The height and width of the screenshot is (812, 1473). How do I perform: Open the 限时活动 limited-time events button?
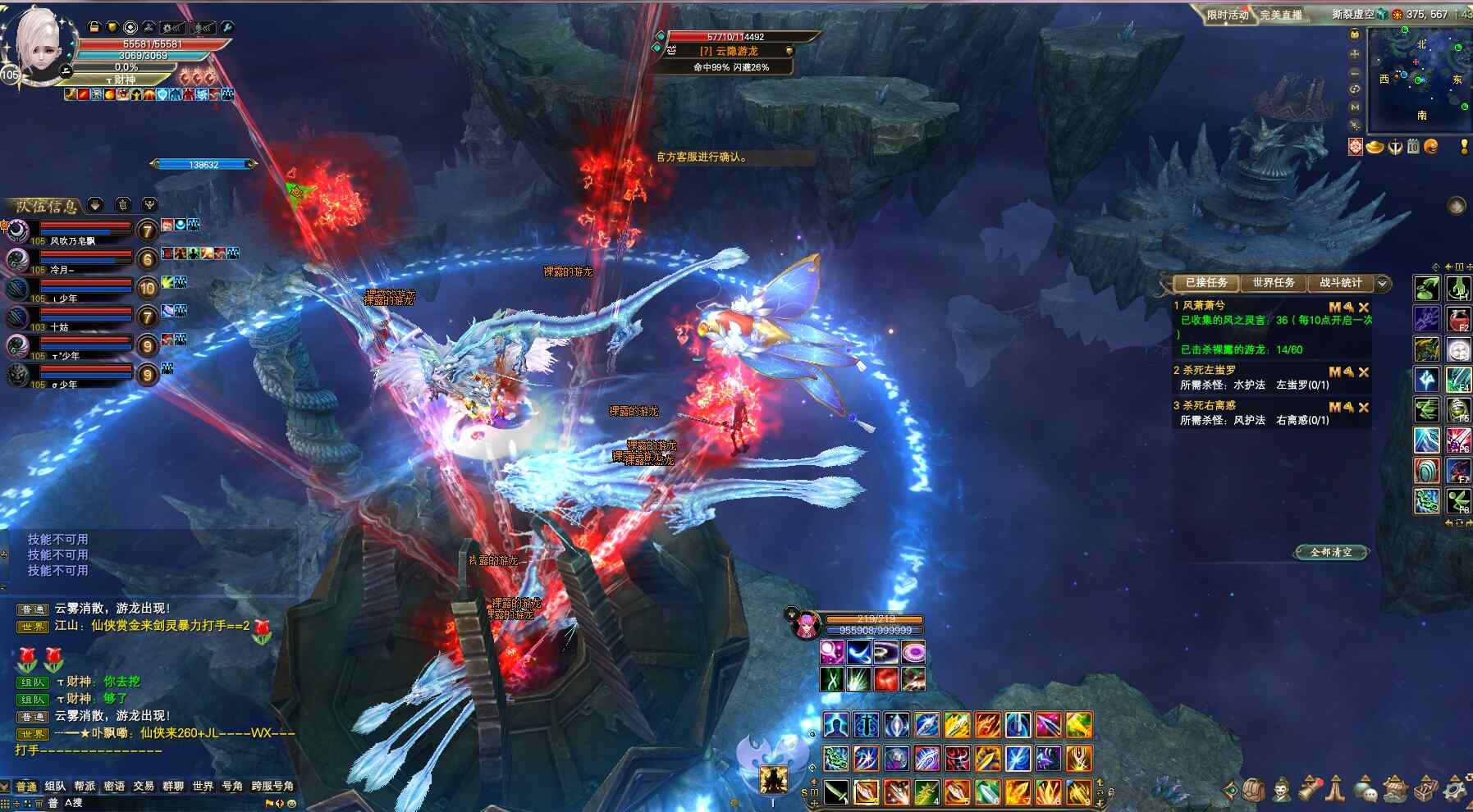(1227, 15)
